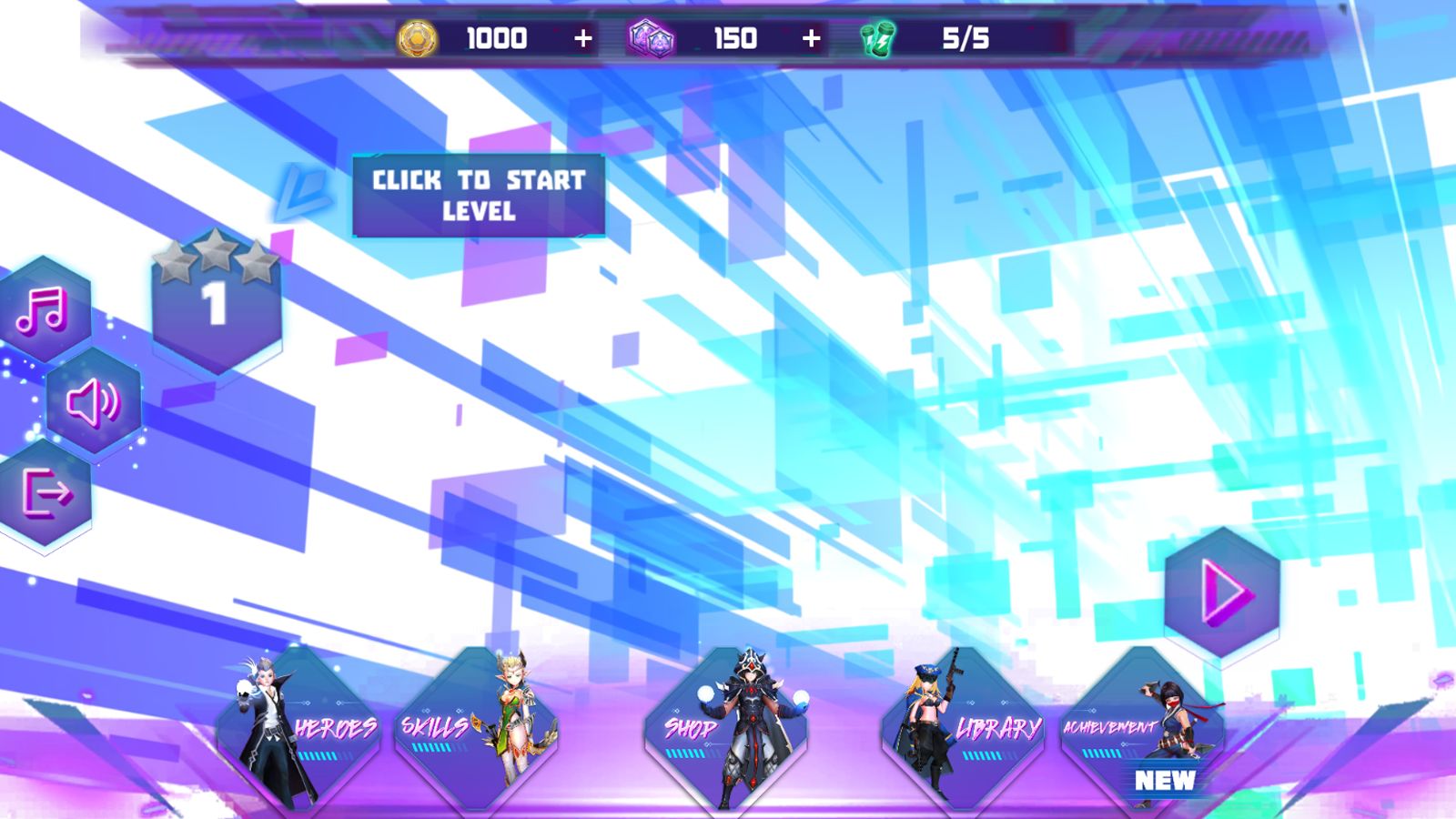Click the exit door icon
The image size is (1456, 819).
pos(45,493)
